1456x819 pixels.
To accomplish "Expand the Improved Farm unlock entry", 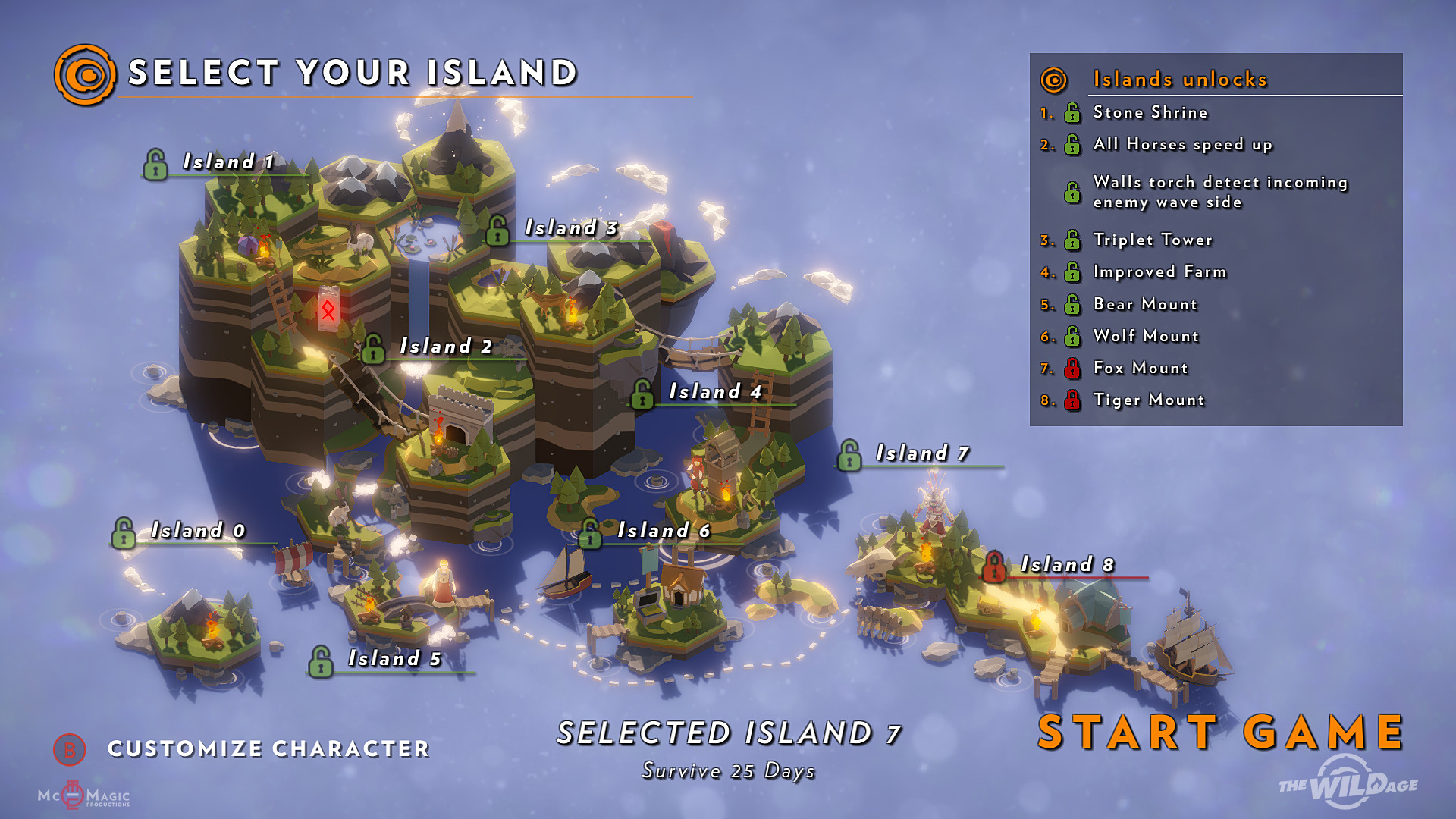I will (1158, 271).
